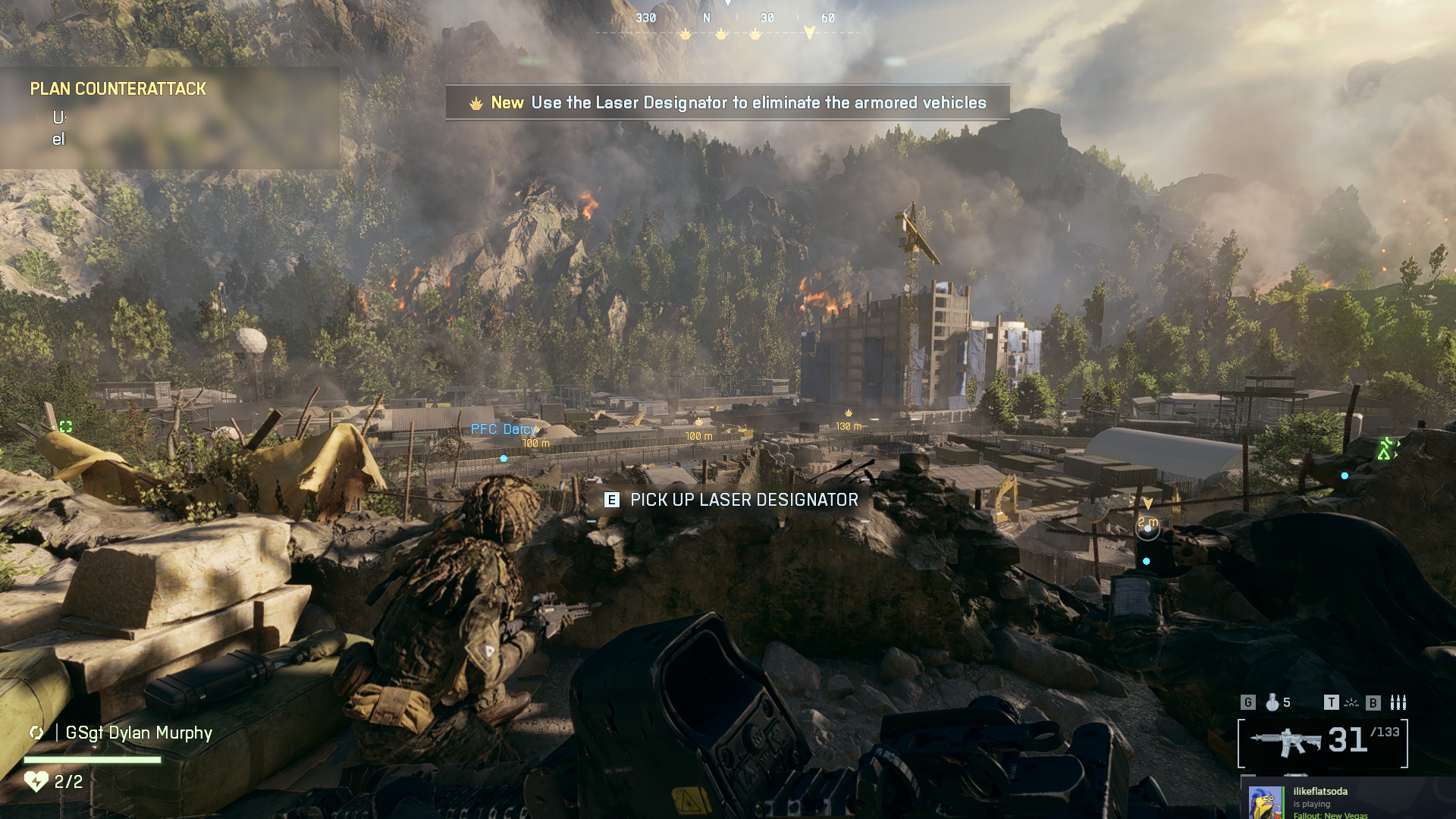Click the assault rifle weapon icon

[x=1285, y=741]
